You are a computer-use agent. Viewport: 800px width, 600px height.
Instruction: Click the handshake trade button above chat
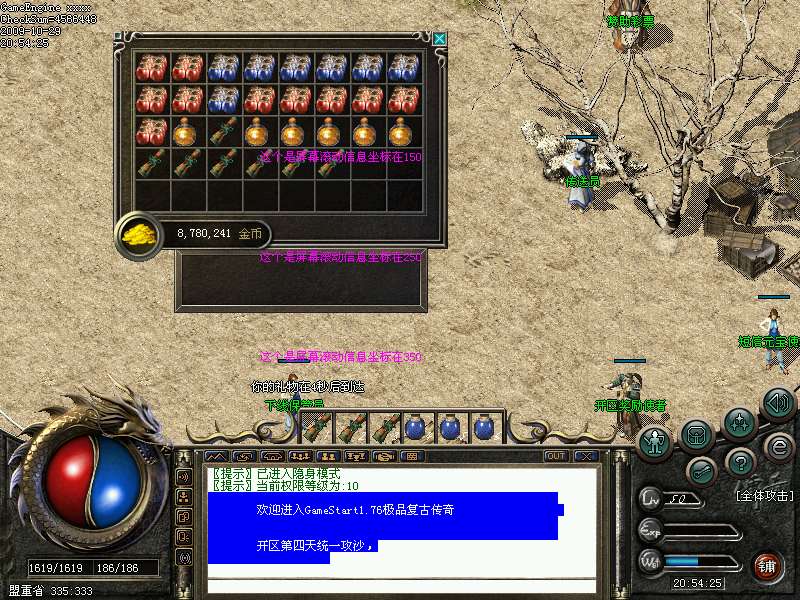click(x=384, y=456)
